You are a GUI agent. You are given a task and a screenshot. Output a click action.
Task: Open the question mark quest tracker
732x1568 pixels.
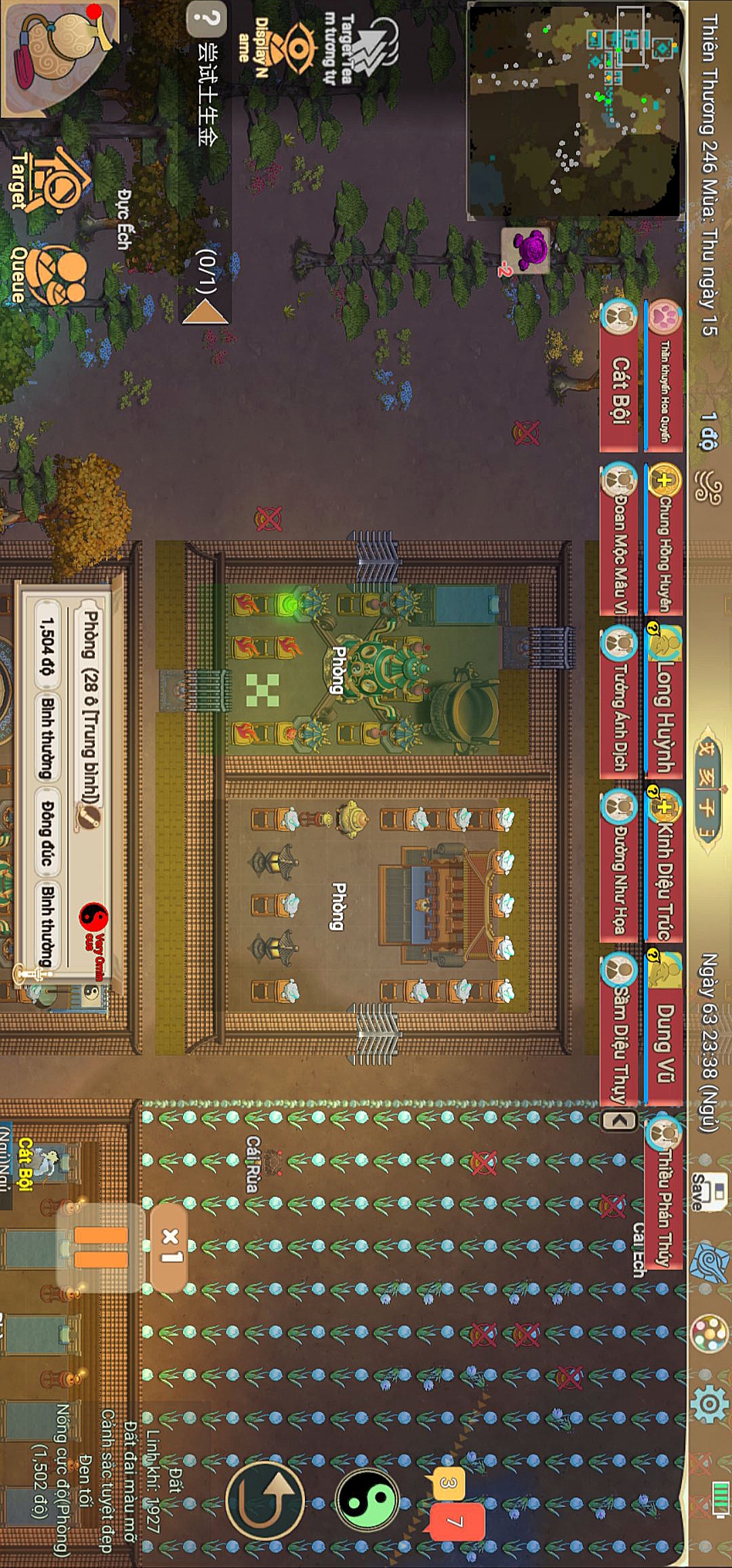coord(206,20)
